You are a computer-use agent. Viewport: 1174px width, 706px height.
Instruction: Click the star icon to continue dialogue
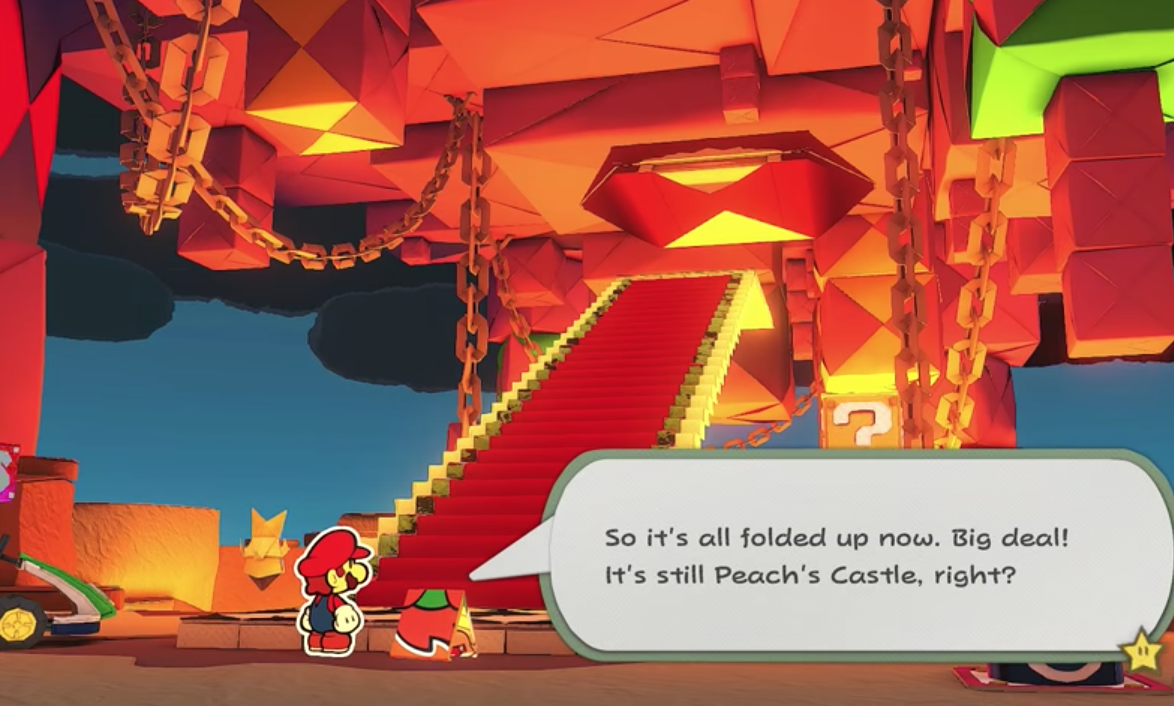point(1141,653)
